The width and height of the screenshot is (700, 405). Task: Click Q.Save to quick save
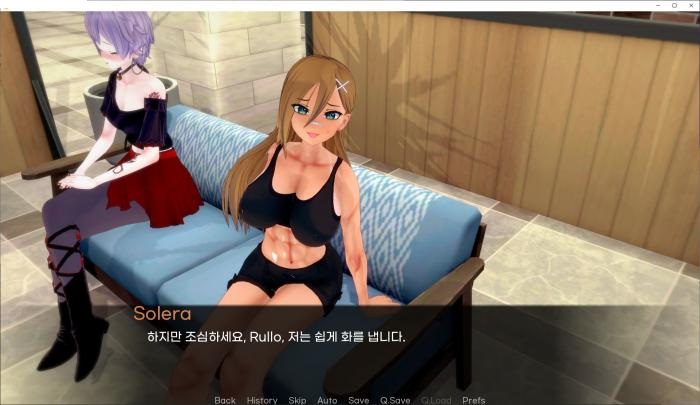coord(394,400)
